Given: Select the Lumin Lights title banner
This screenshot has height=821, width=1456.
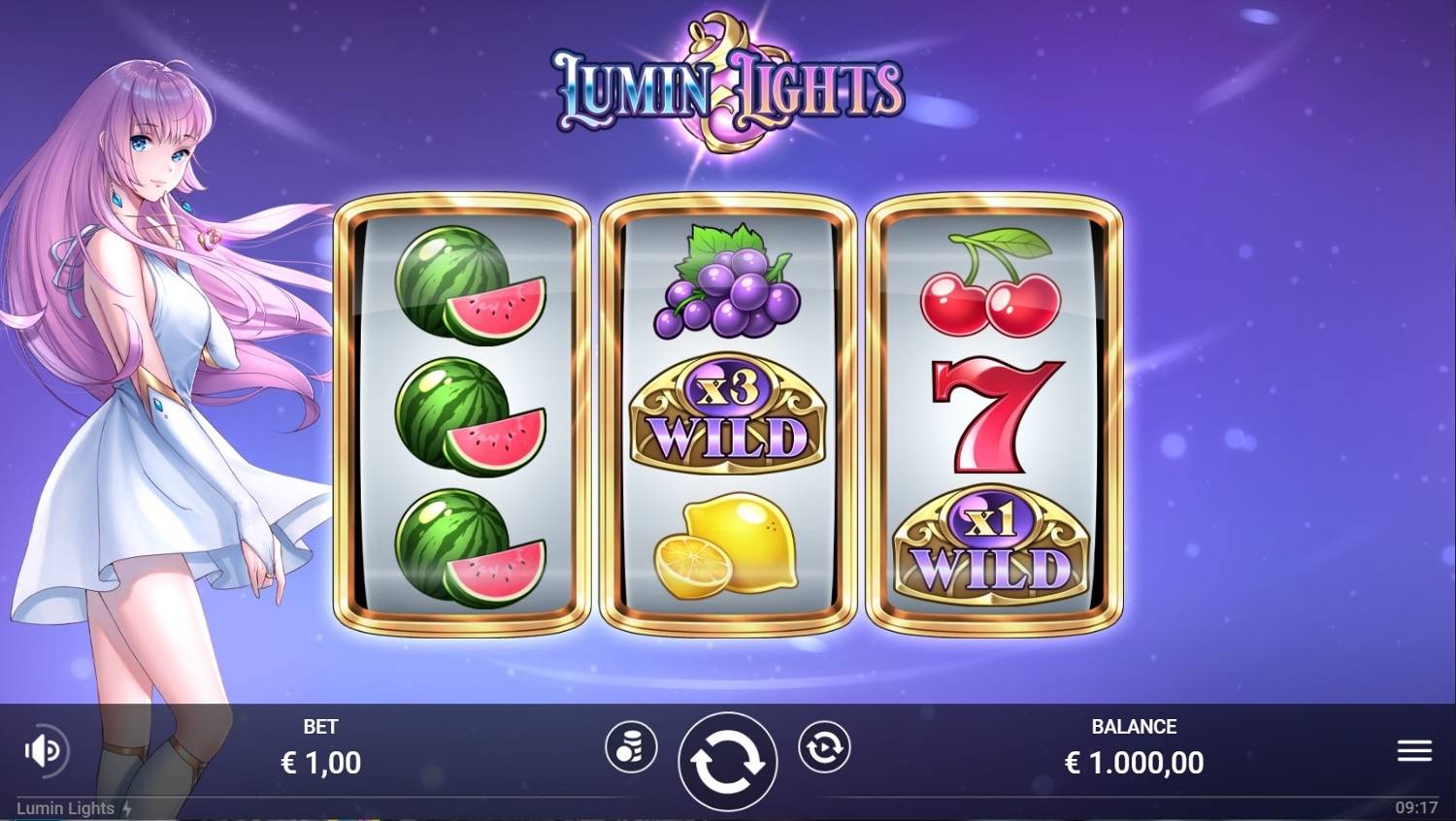Looking at the screenshot, I should (728, 85).
